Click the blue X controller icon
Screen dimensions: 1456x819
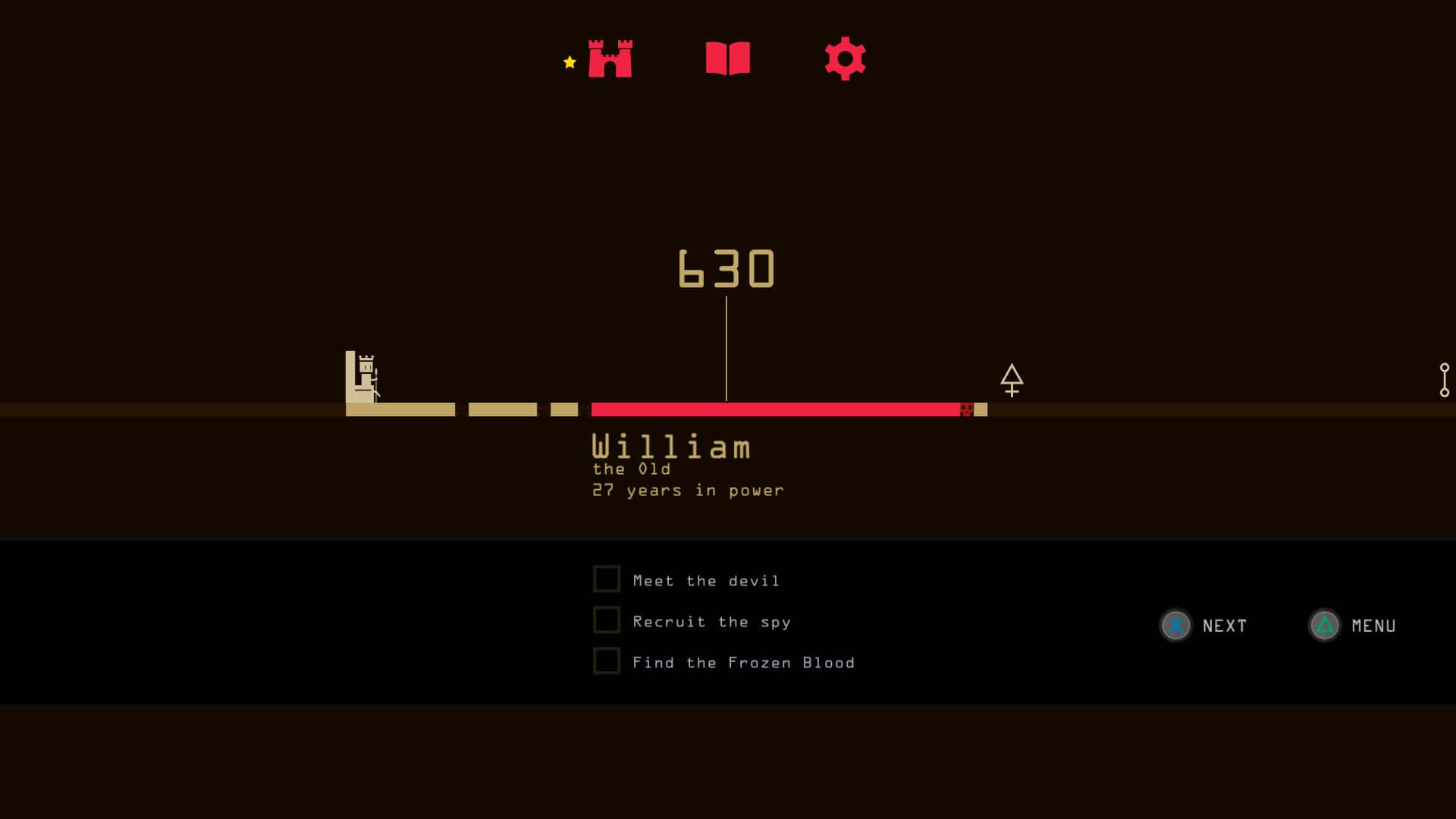pos(1175,626)
